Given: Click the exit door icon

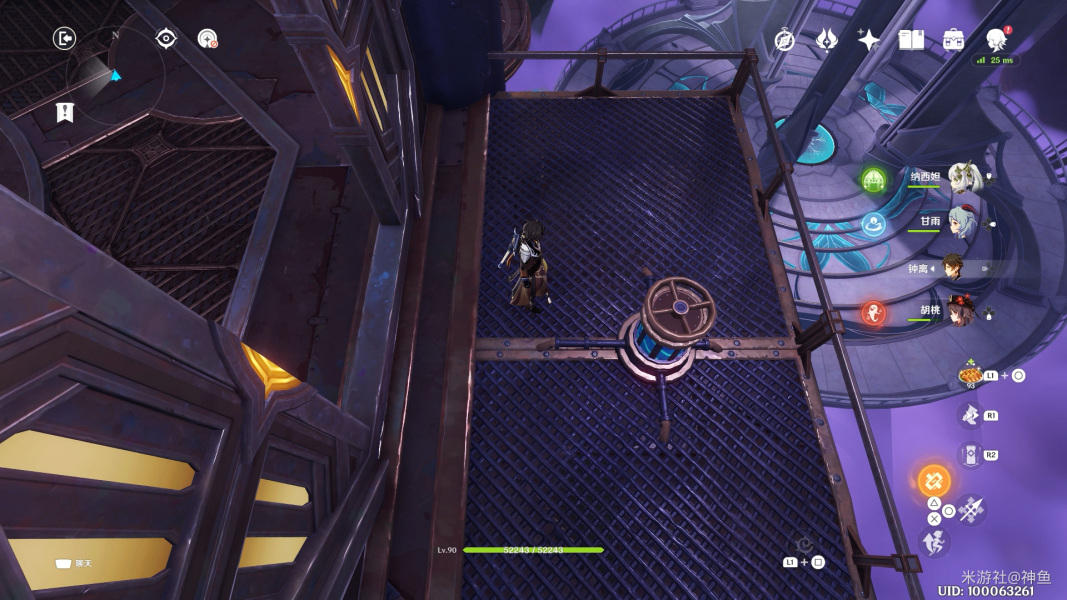Looking at the screenshot, I should [65, 39].
